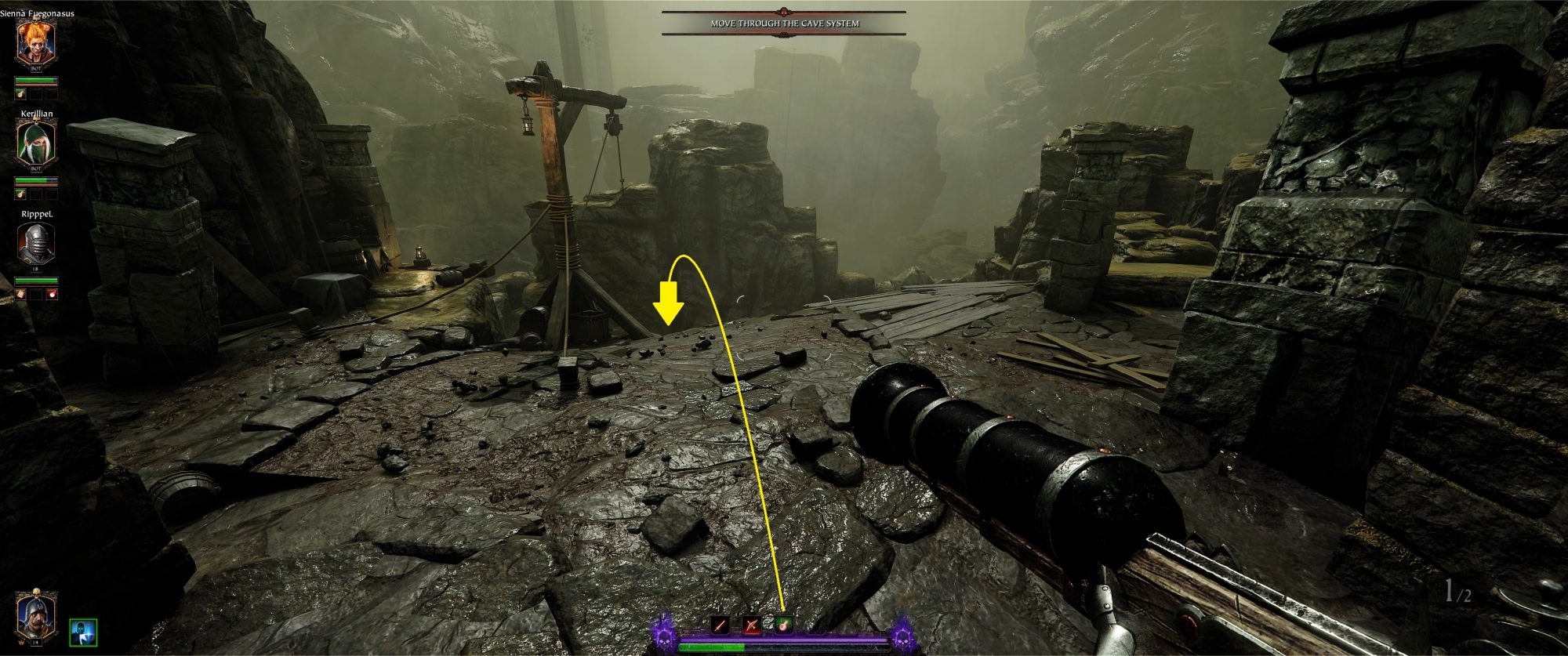This screenshot has width=1568, height=656.
Task: Select the melee sword weapon in slot 1
Action: pos(720,625)
